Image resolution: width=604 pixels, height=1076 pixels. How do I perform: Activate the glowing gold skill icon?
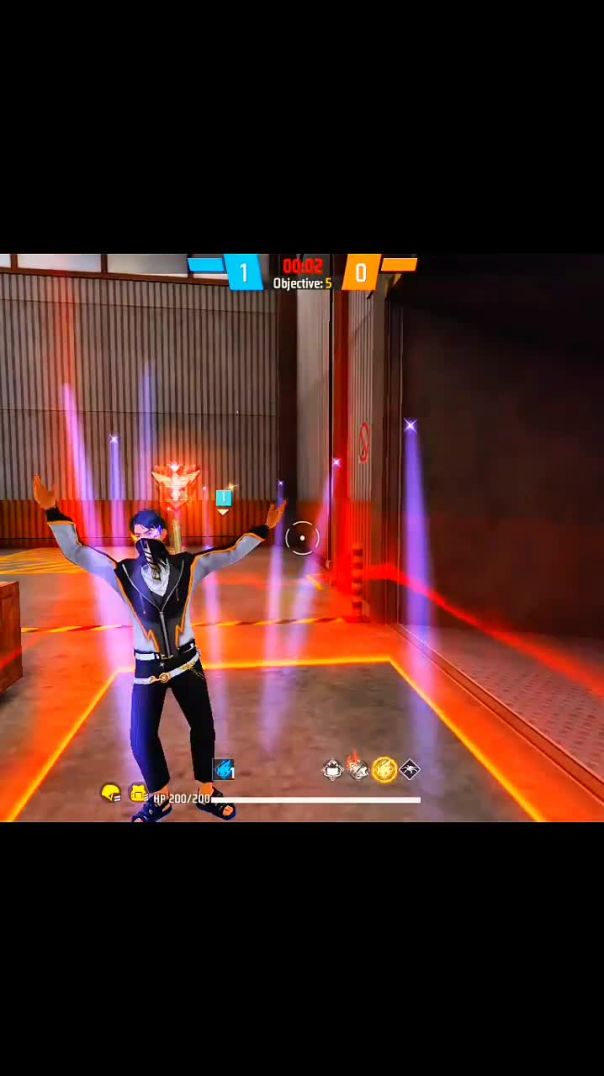(384, 769)
